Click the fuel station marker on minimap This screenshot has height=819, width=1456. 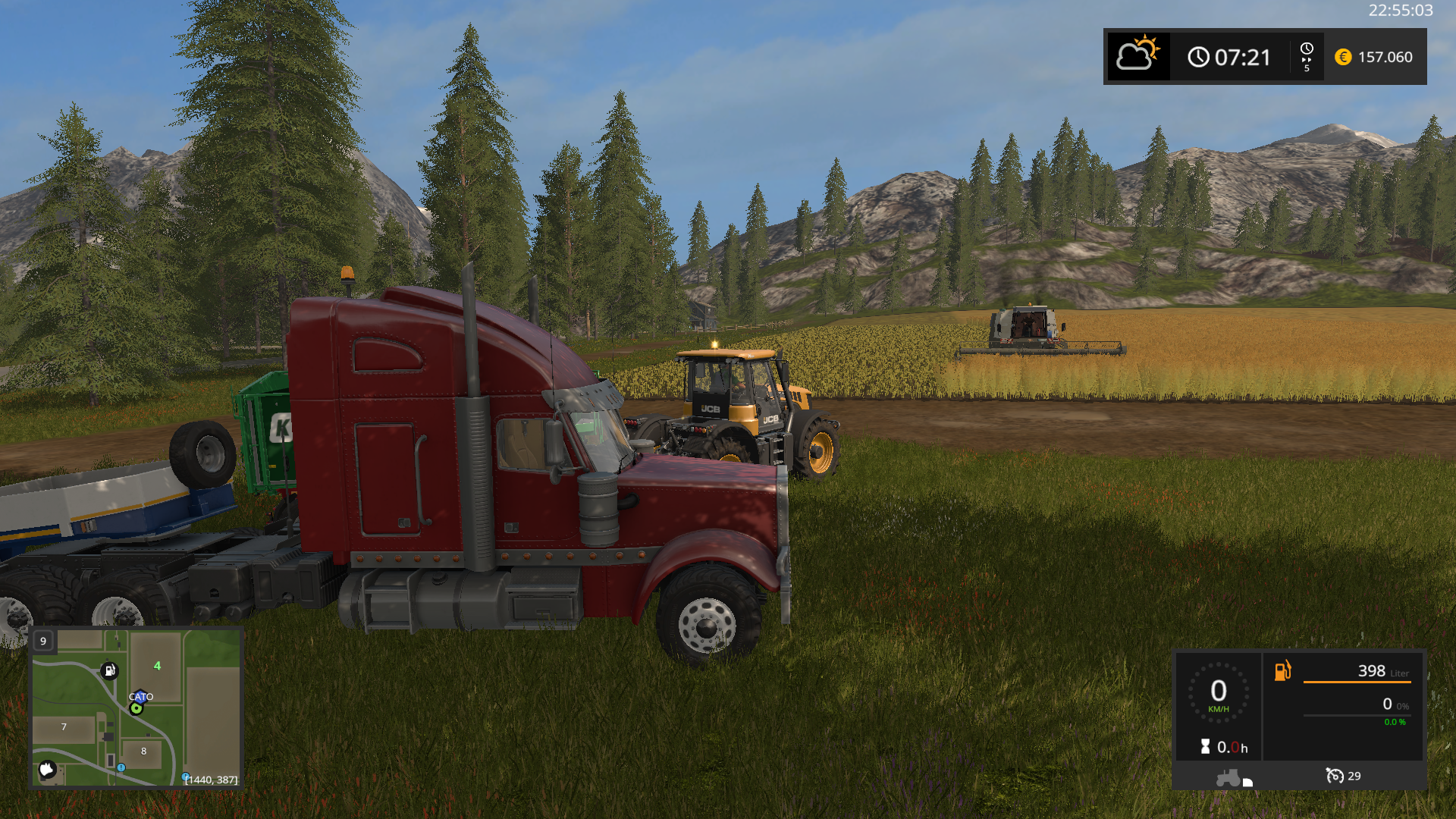pos(110,670)
